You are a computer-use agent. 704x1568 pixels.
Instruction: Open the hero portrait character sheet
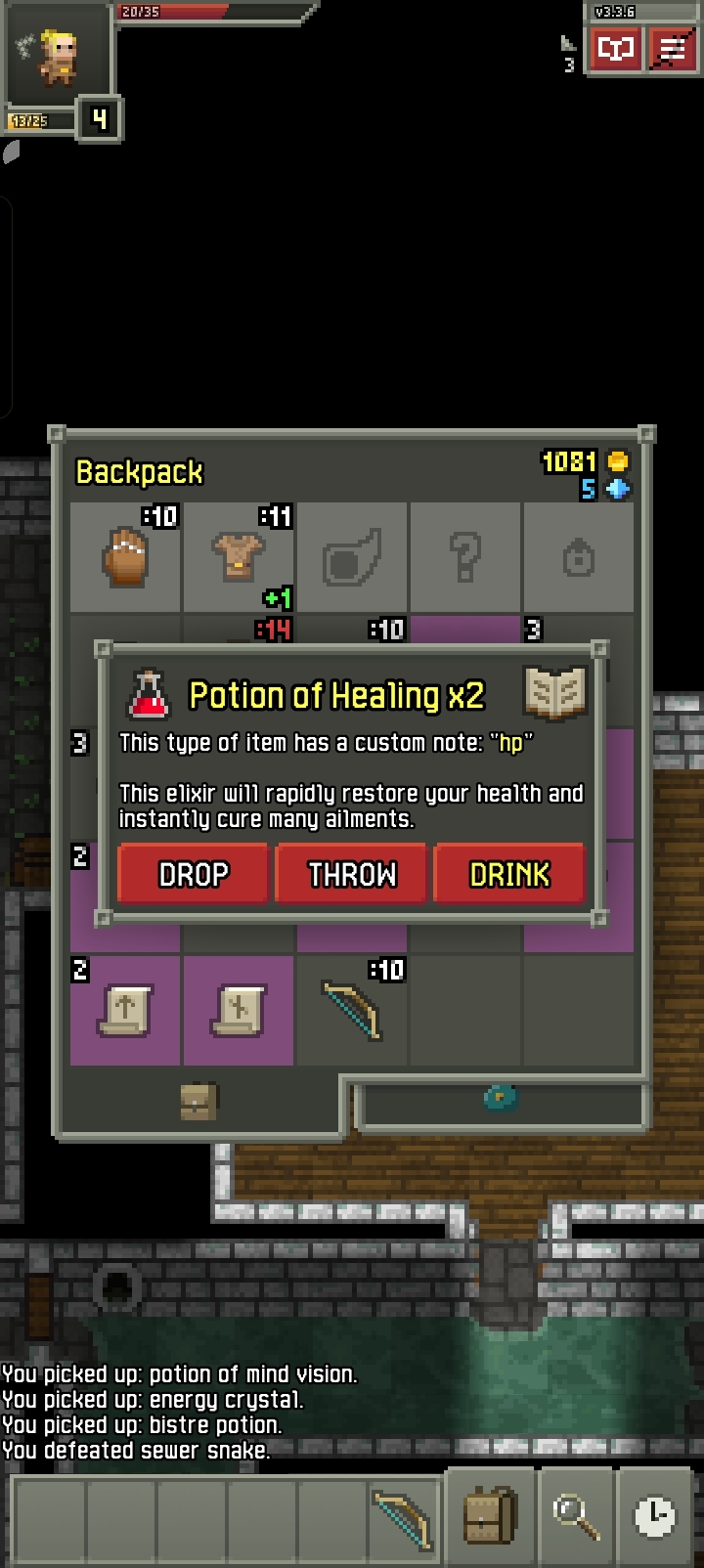[57, 57]
